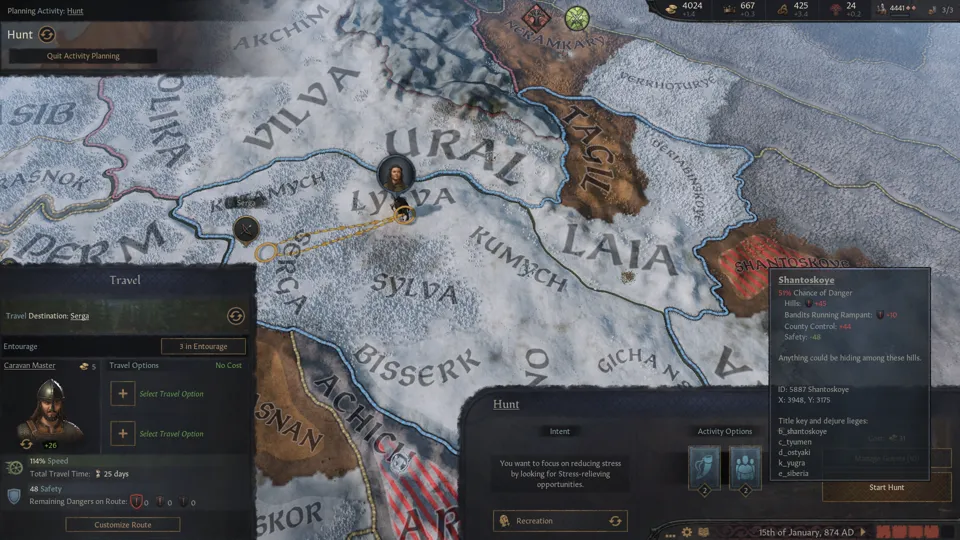
Task: Quit Activity Planning
Action: pos(82,56)
